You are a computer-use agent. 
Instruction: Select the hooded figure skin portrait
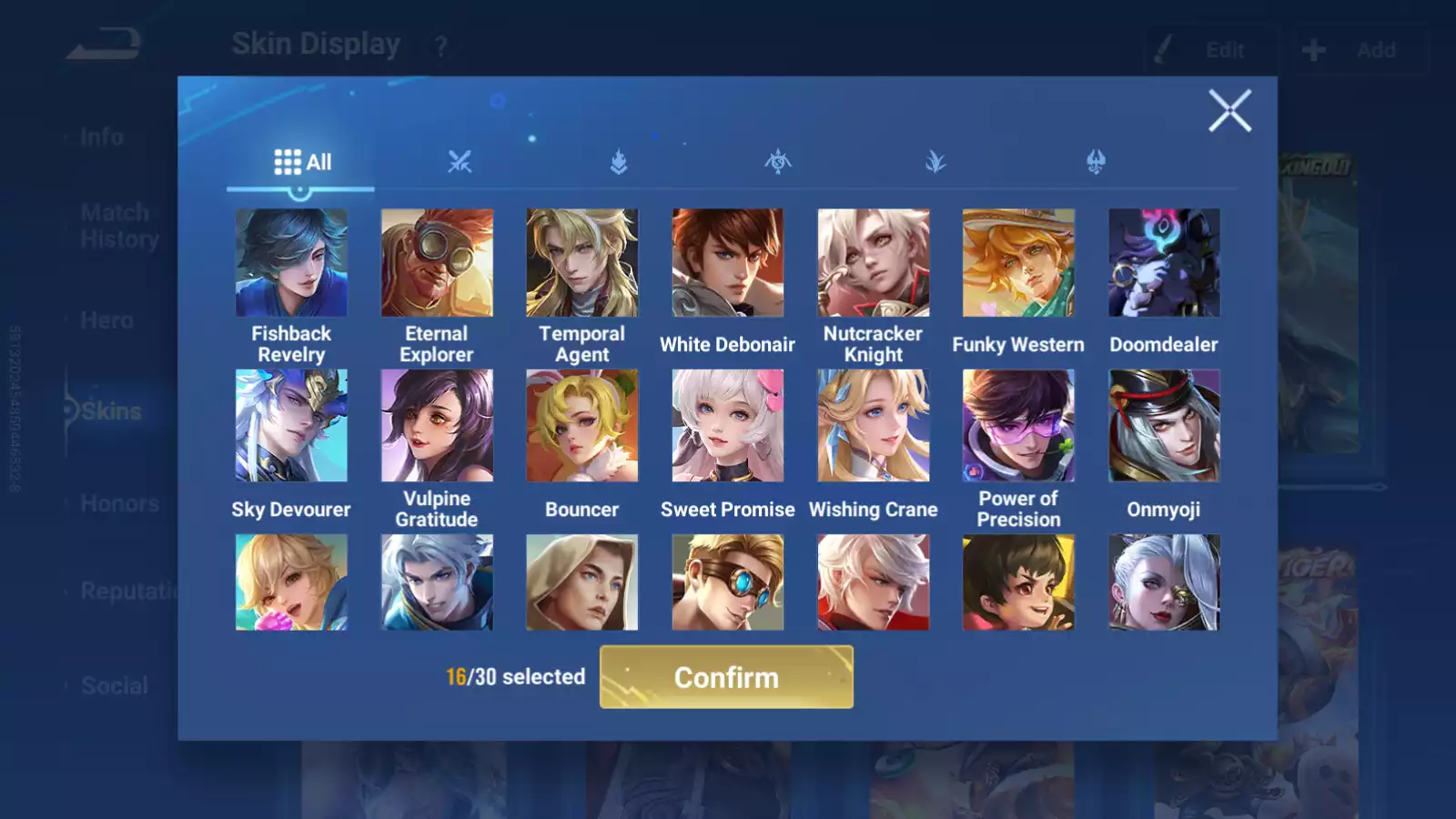pos(582,582)
